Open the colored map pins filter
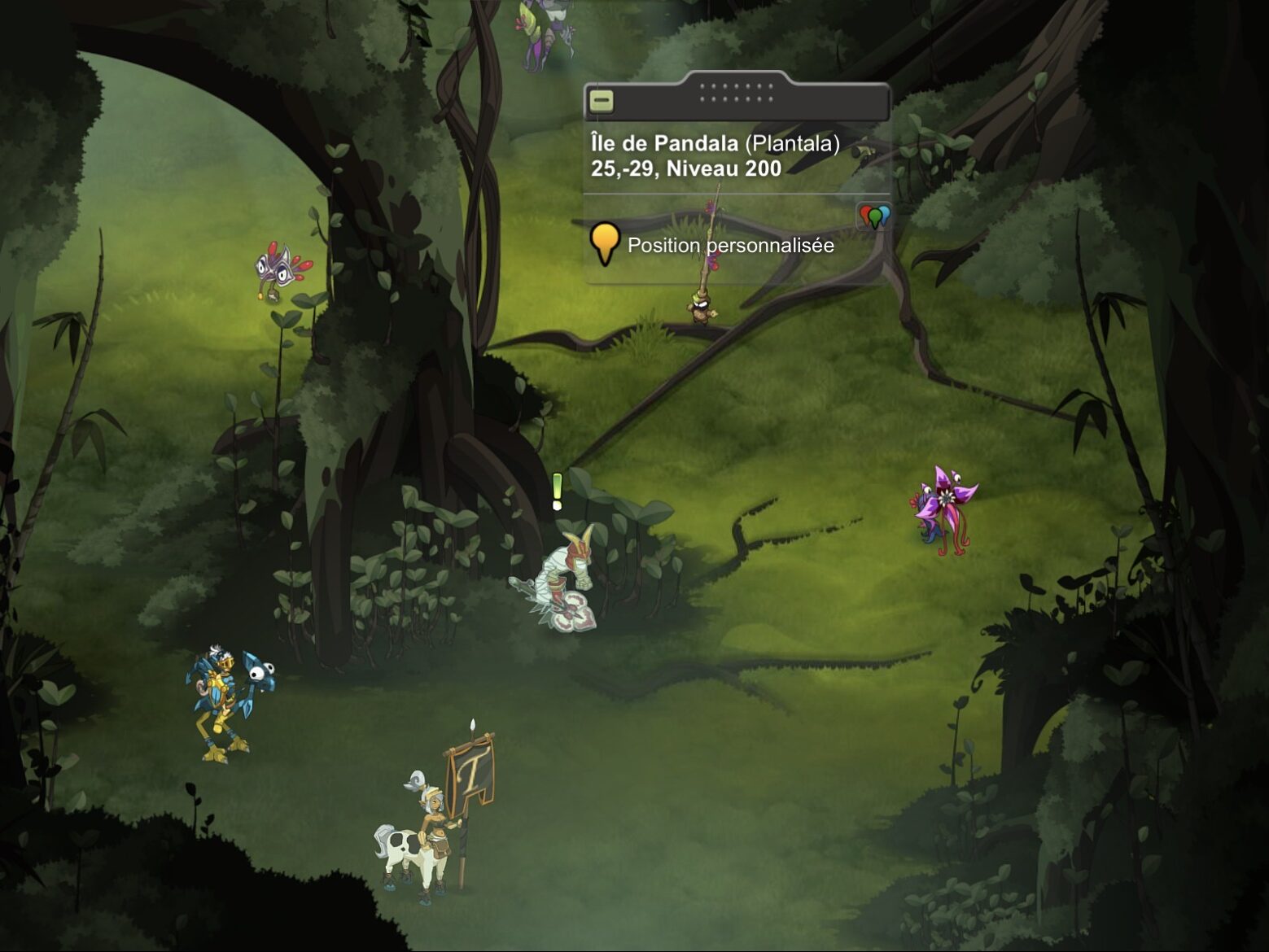Image resolution: width=1269 pixels, height=952 pixels. (x=874, y=217)
